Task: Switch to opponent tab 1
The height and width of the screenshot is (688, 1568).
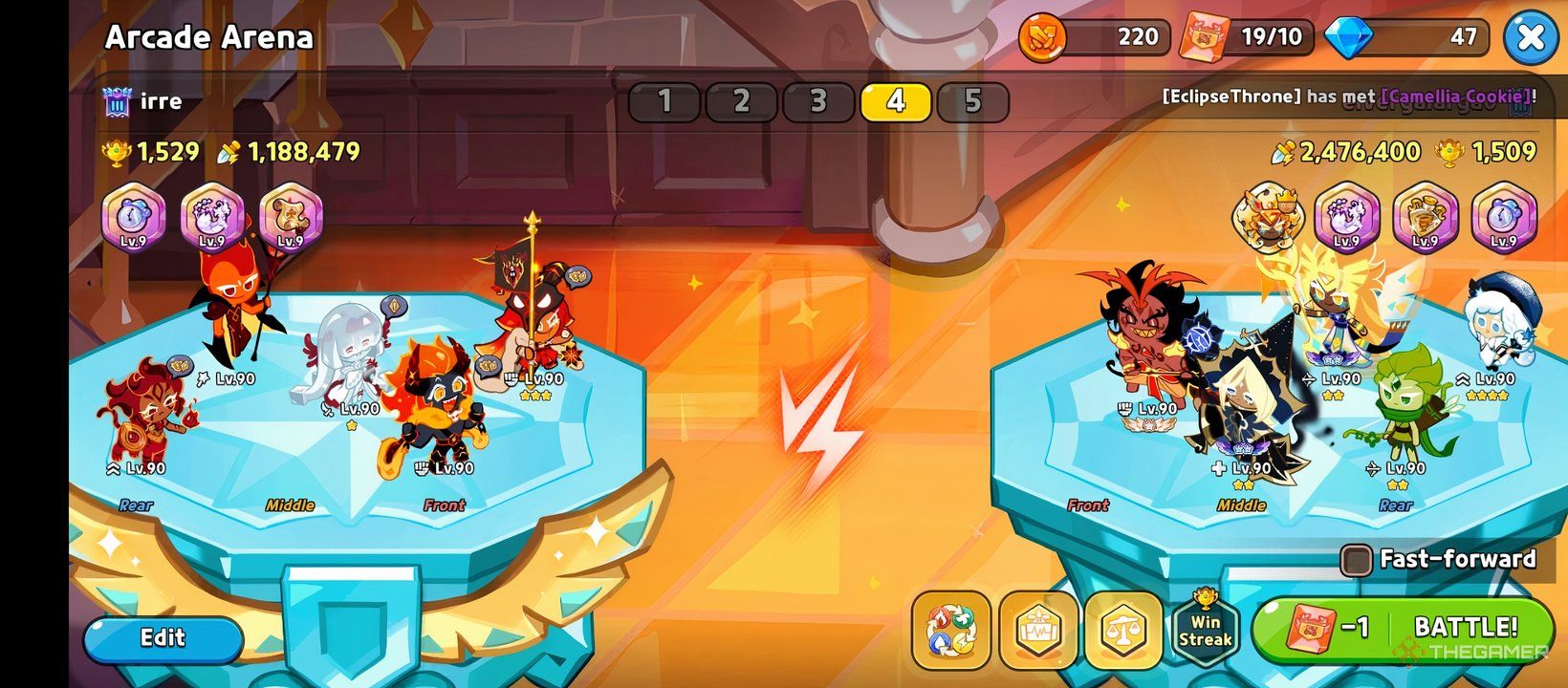Action: [664, 102]
